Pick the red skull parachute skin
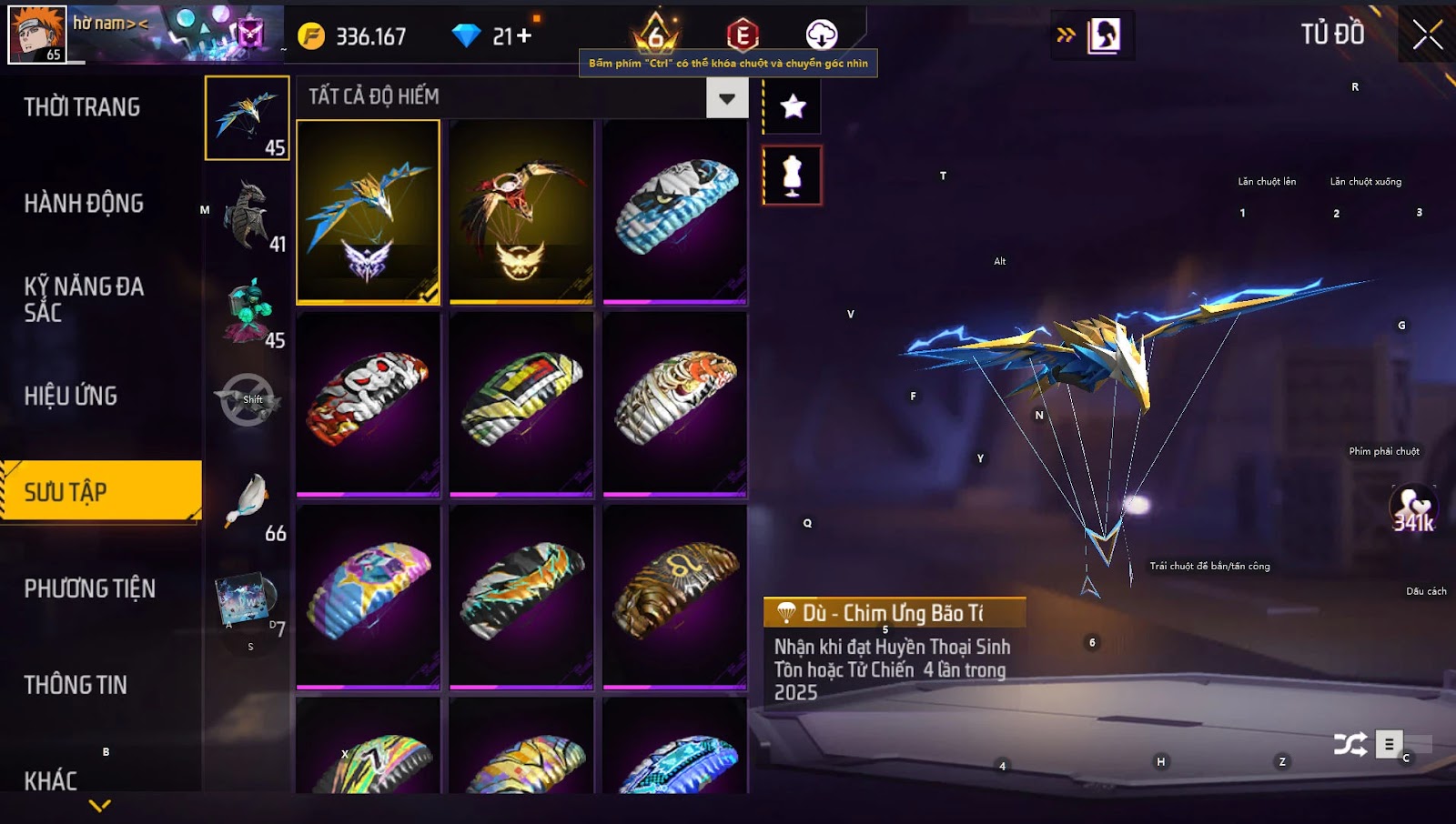 coord(369,405)
